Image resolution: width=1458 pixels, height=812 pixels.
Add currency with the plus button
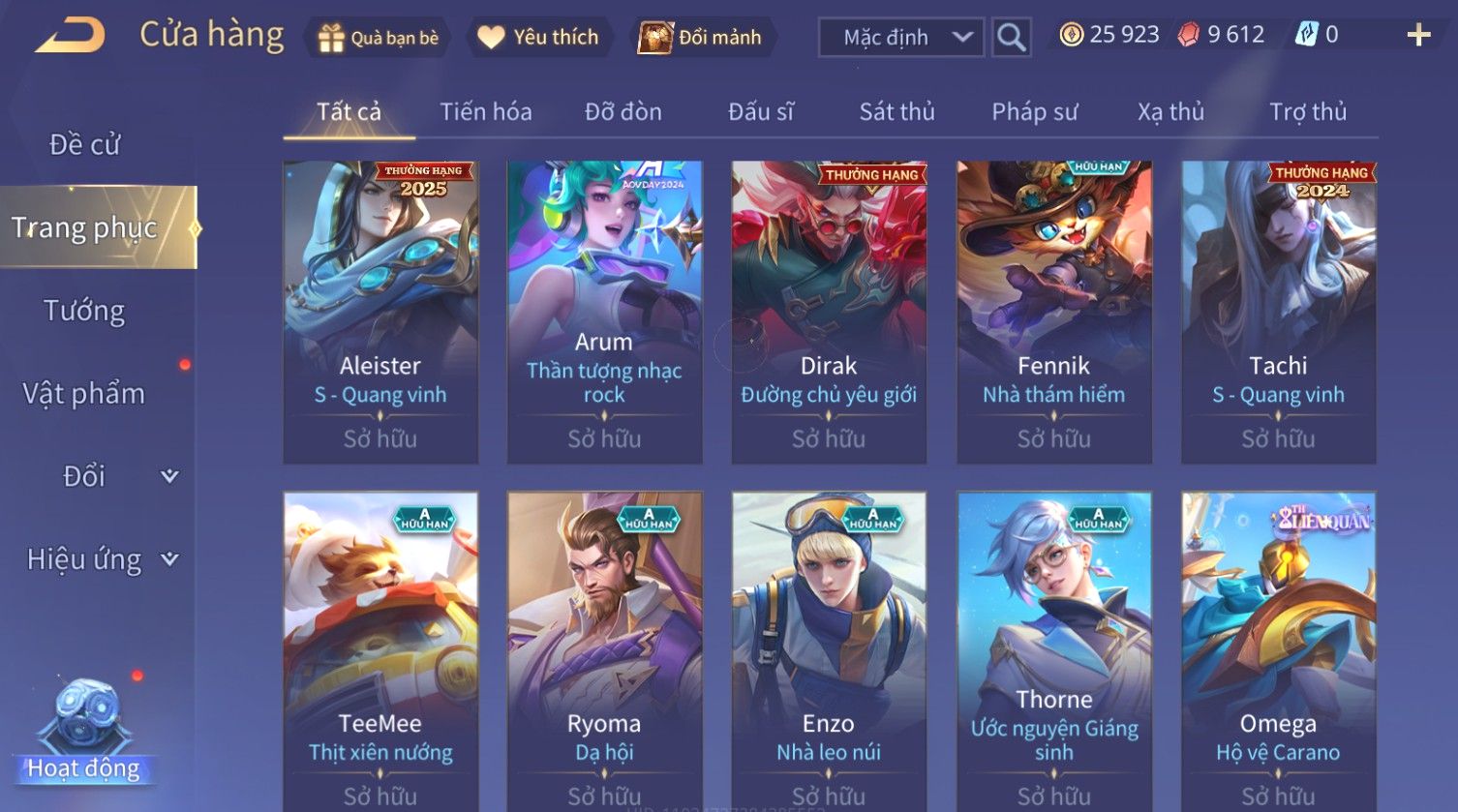point(1418,36)
